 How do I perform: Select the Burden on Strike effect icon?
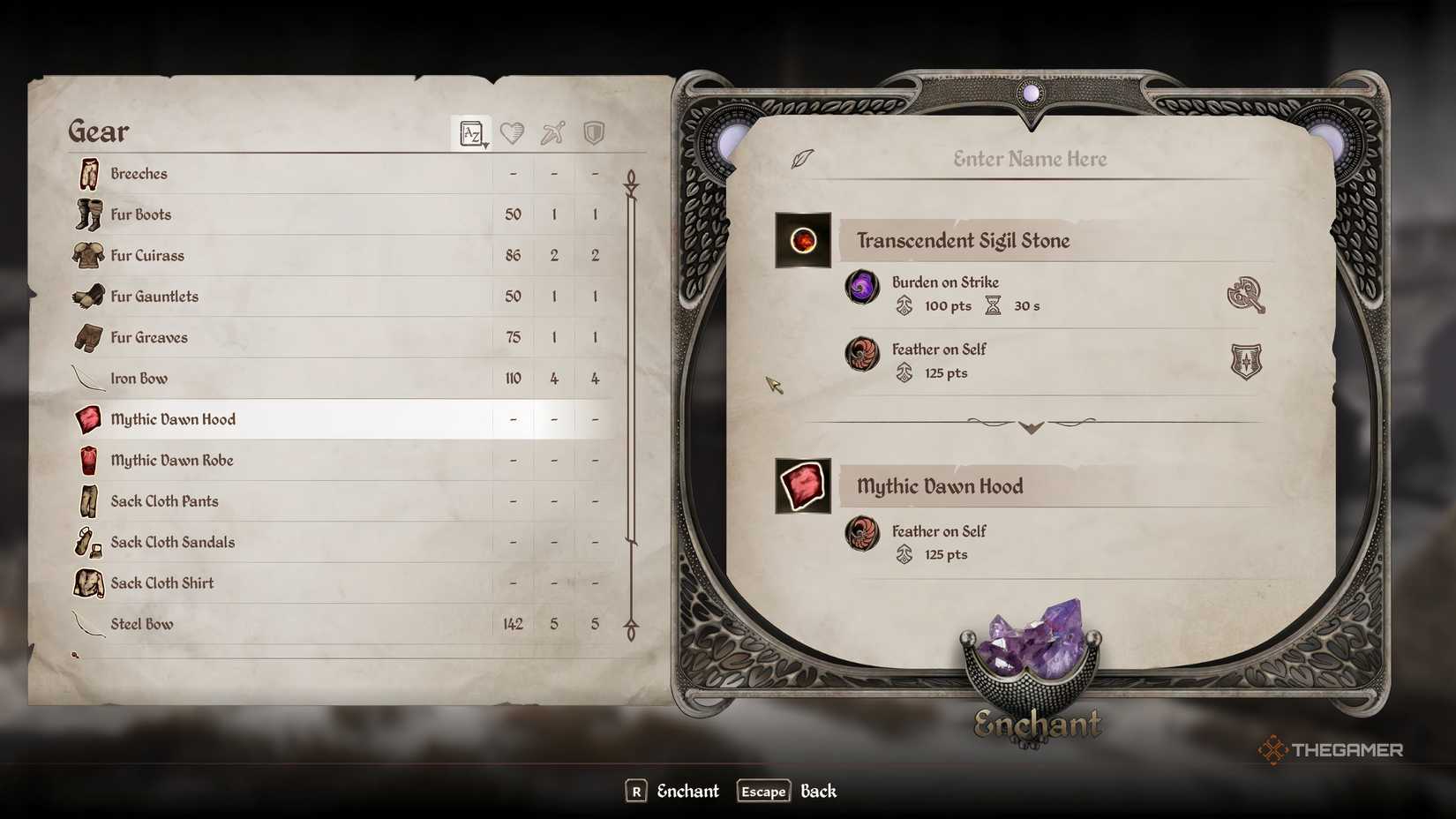pyautogui.click(x=862, y=289)
